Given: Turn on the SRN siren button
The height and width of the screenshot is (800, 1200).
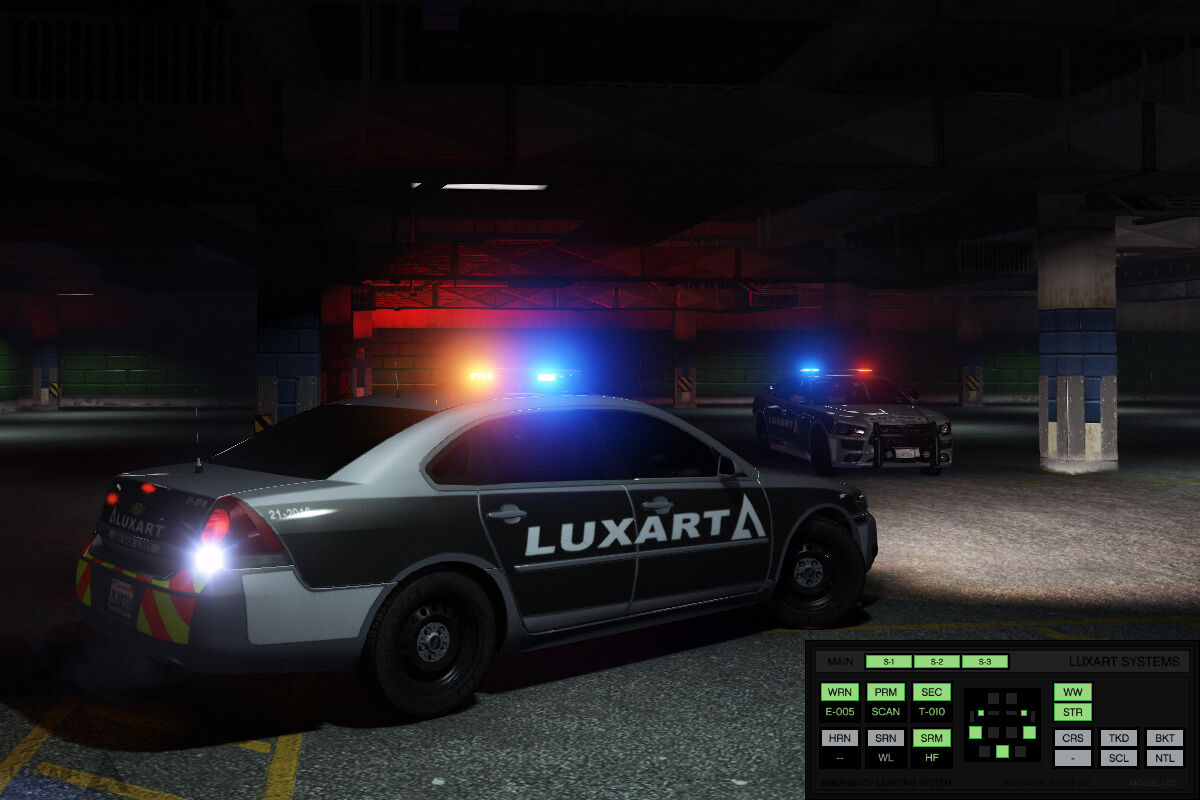Looking at the screenshot, I should click(886, 738).
